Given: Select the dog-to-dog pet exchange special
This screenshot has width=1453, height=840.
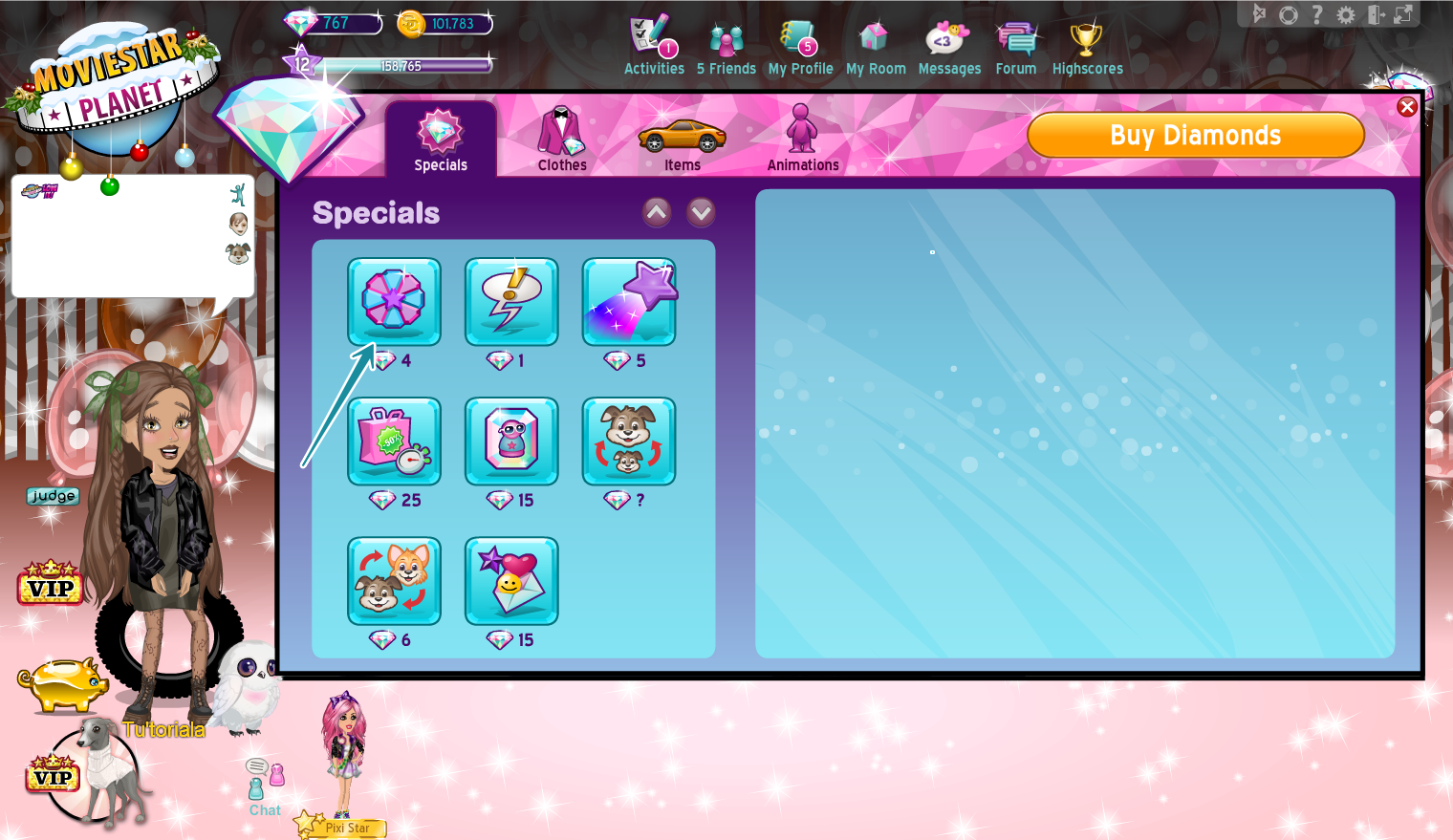Looking at the screenshot, I should click(629, 442).
